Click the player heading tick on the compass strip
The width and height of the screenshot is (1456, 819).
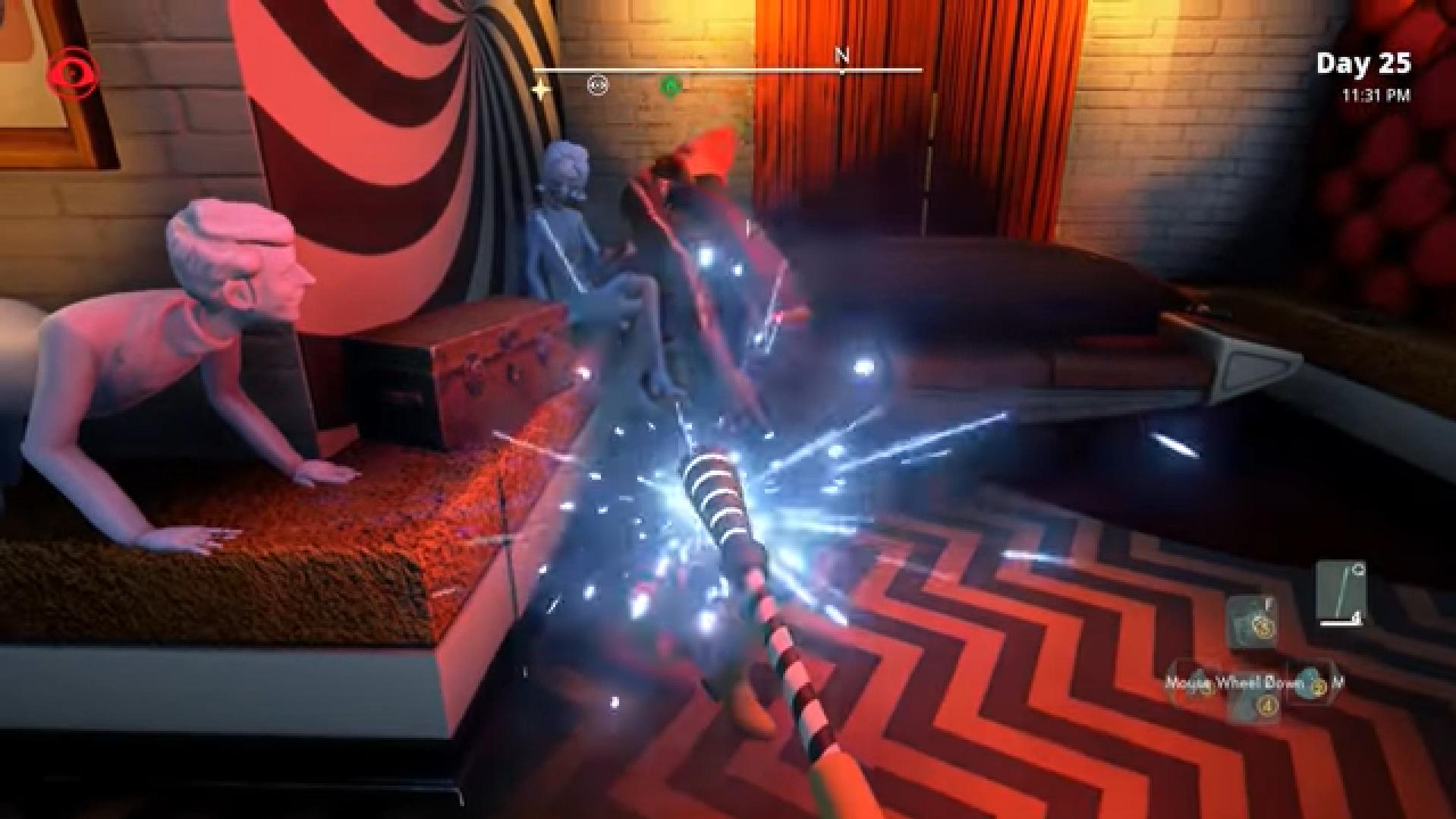pyautogui.click(x=841, y=72)
